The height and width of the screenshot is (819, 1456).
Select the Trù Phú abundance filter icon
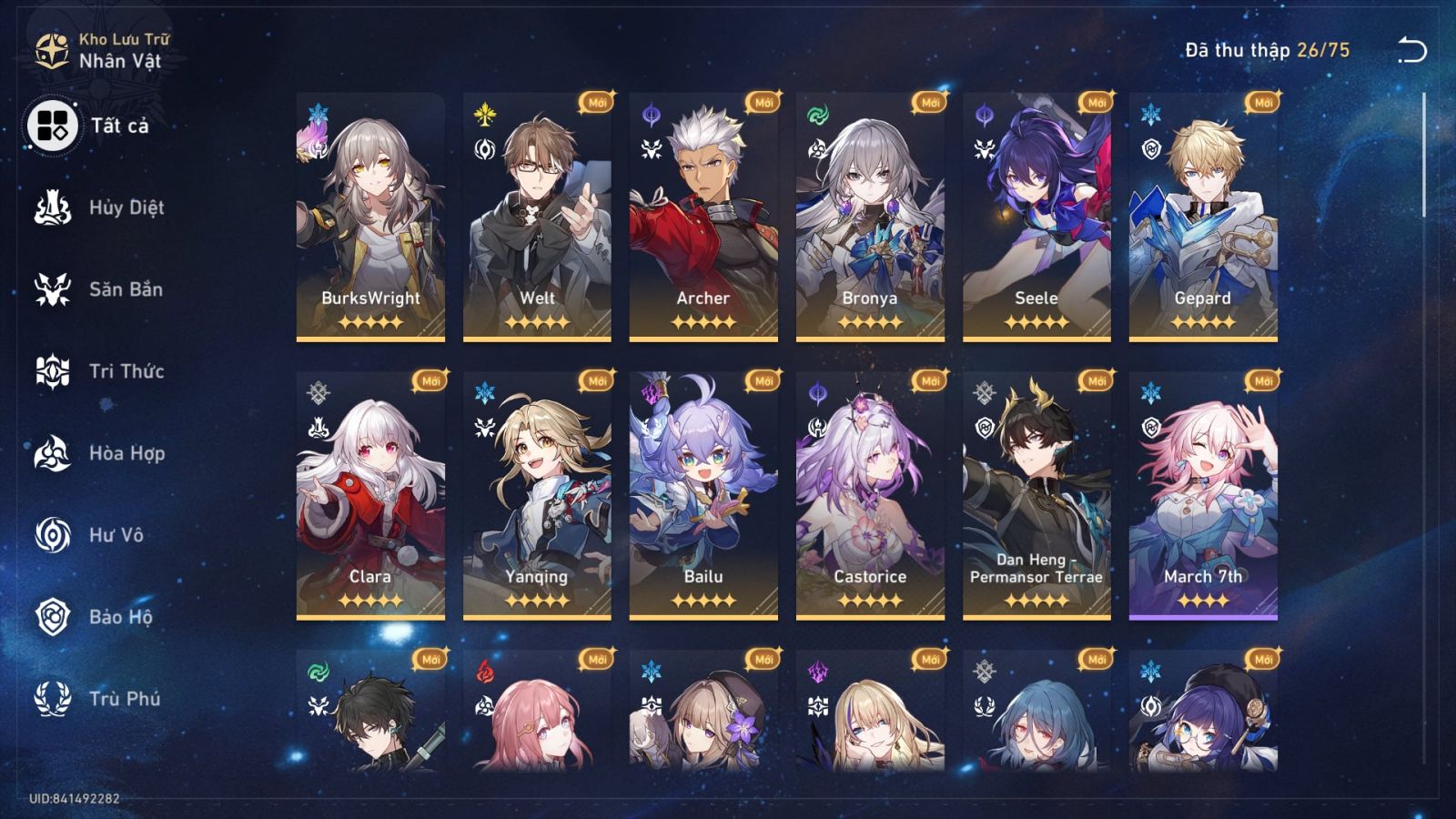pos(53,699)
